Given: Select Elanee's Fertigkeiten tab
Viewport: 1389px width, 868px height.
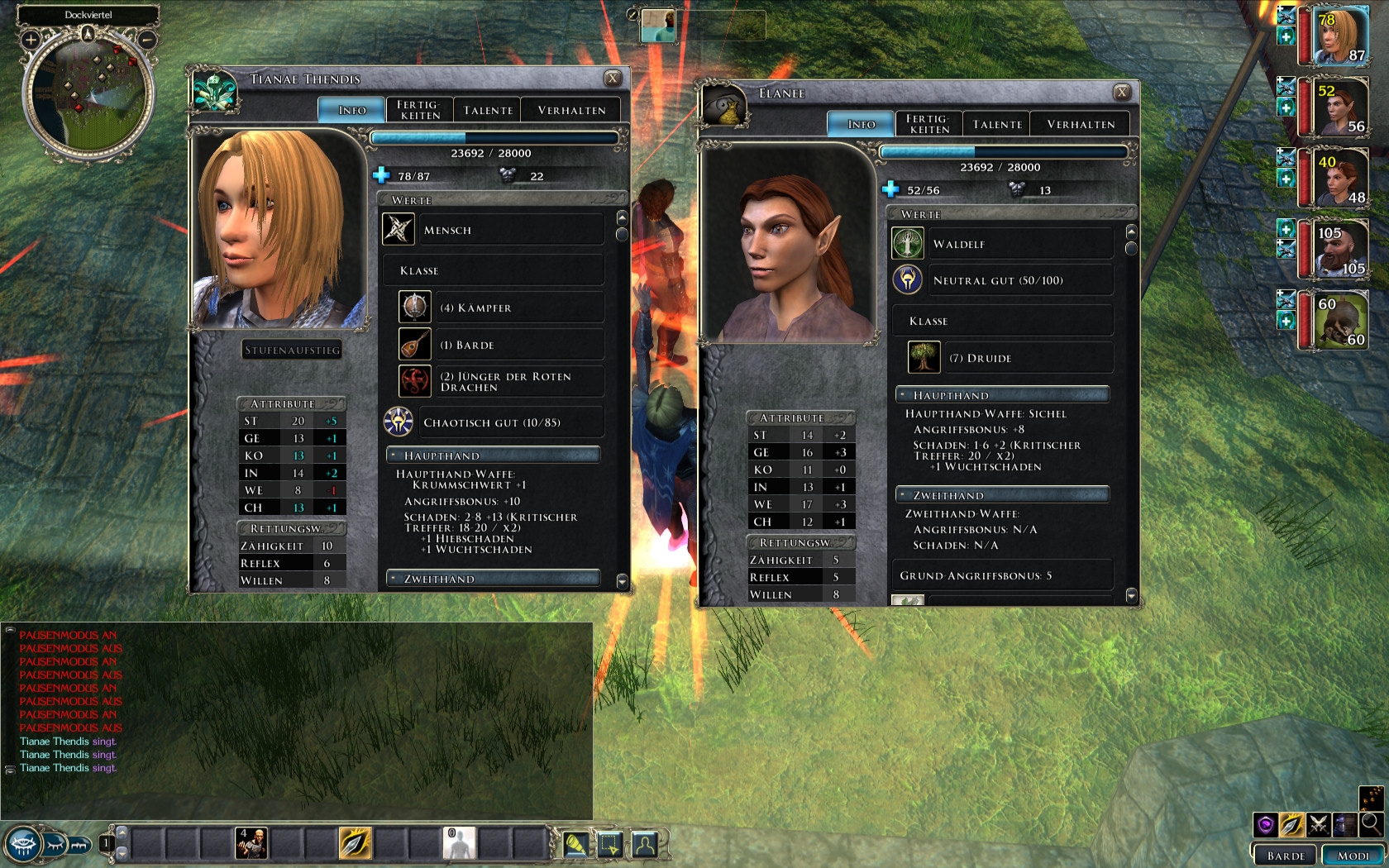Looking at the screenshot, I should 928,124.
